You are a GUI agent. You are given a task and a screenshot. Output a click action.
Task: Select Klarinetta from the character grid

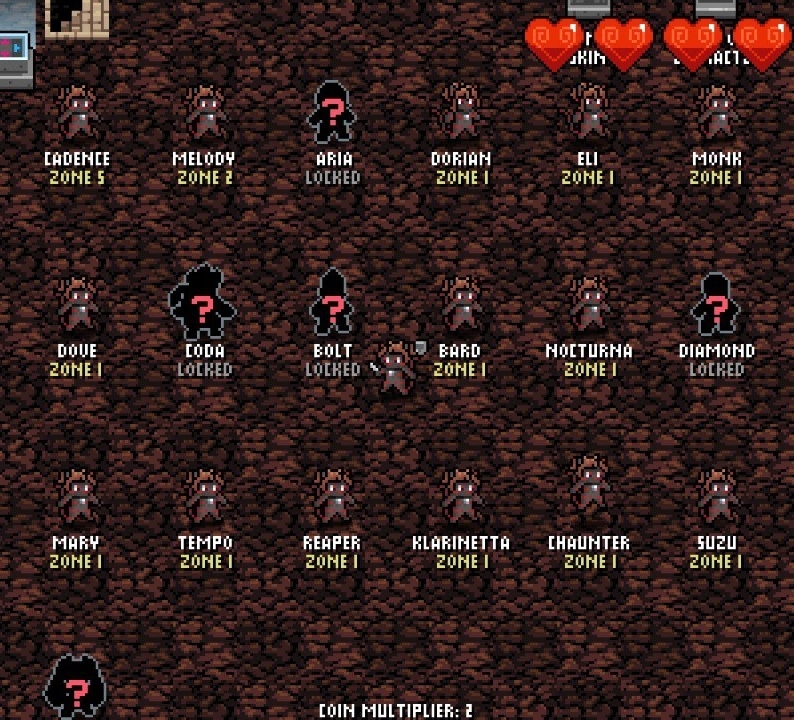pos(461,497)
